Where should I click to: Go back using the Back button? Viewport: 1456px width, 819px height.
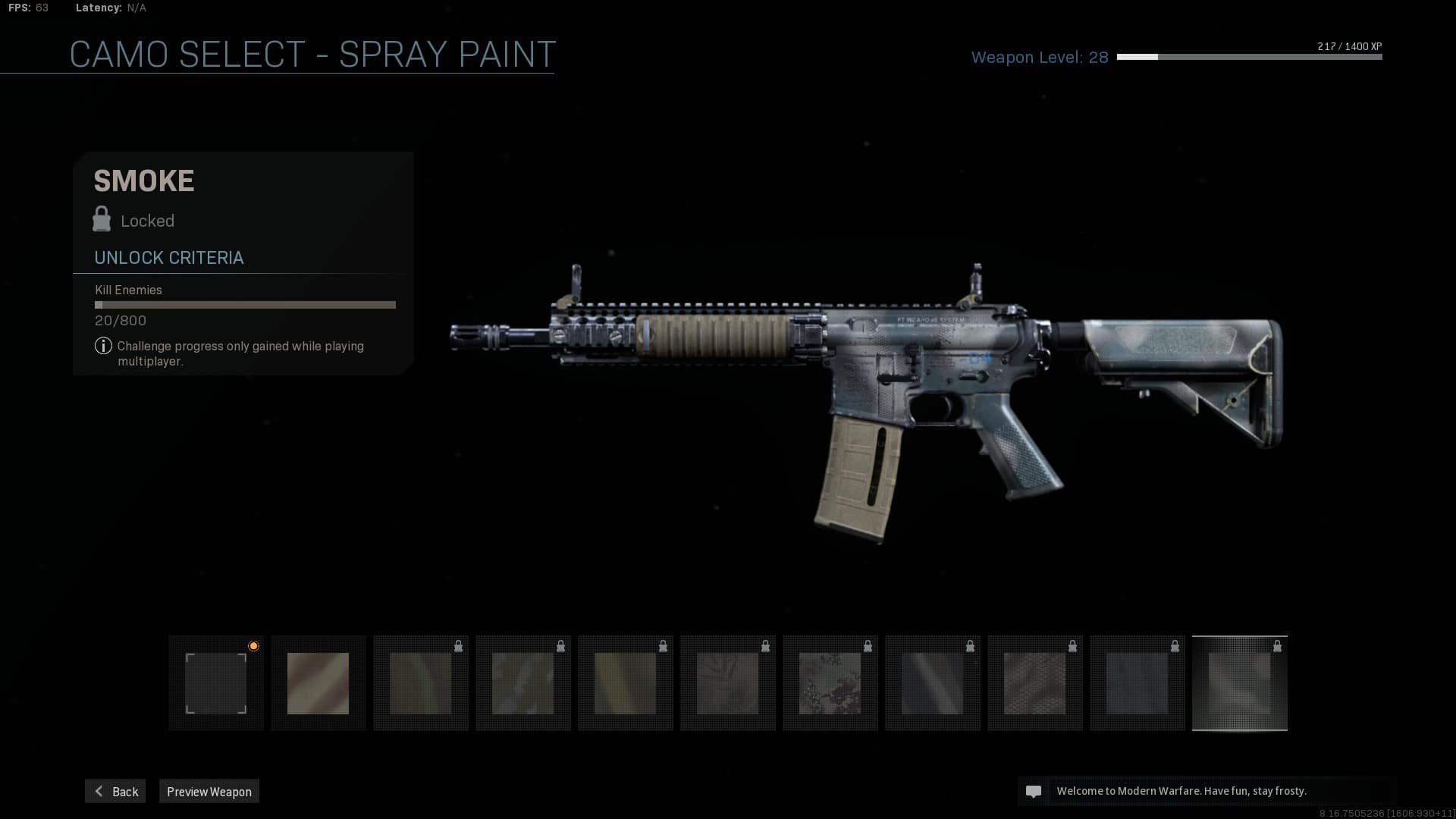coord(115,791)
